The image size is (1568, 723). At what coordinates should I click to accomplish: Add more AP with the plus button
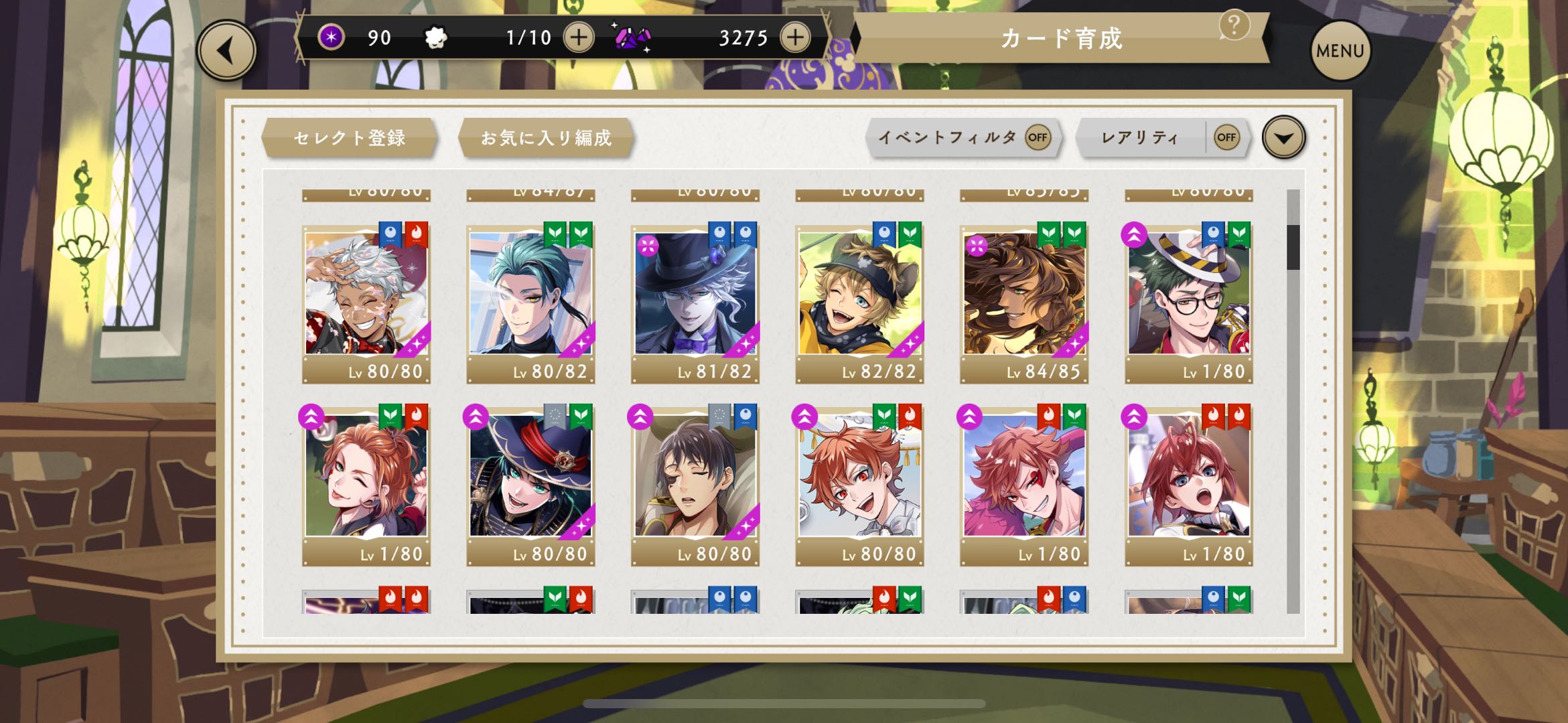(x=579, y=37)
